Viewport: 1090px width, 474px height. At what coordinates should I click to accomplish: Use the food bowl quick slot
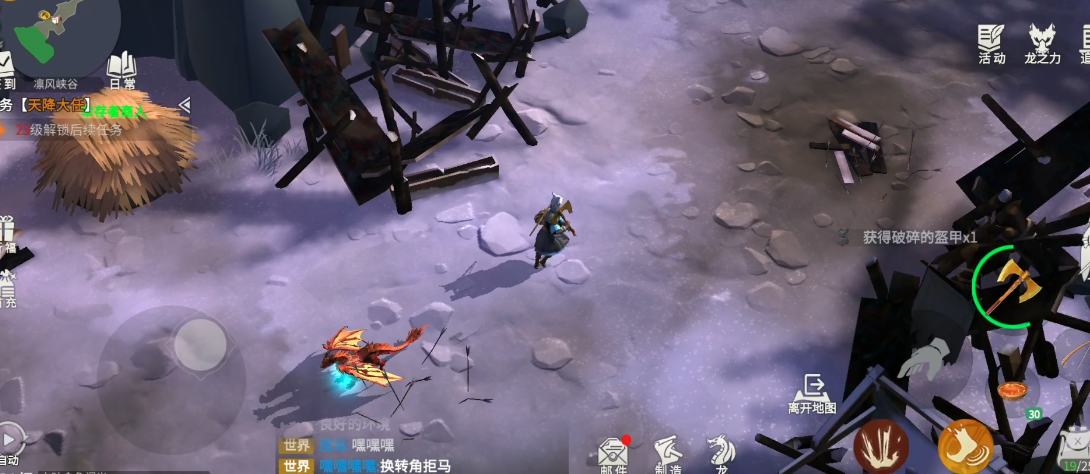point(1013,391)
